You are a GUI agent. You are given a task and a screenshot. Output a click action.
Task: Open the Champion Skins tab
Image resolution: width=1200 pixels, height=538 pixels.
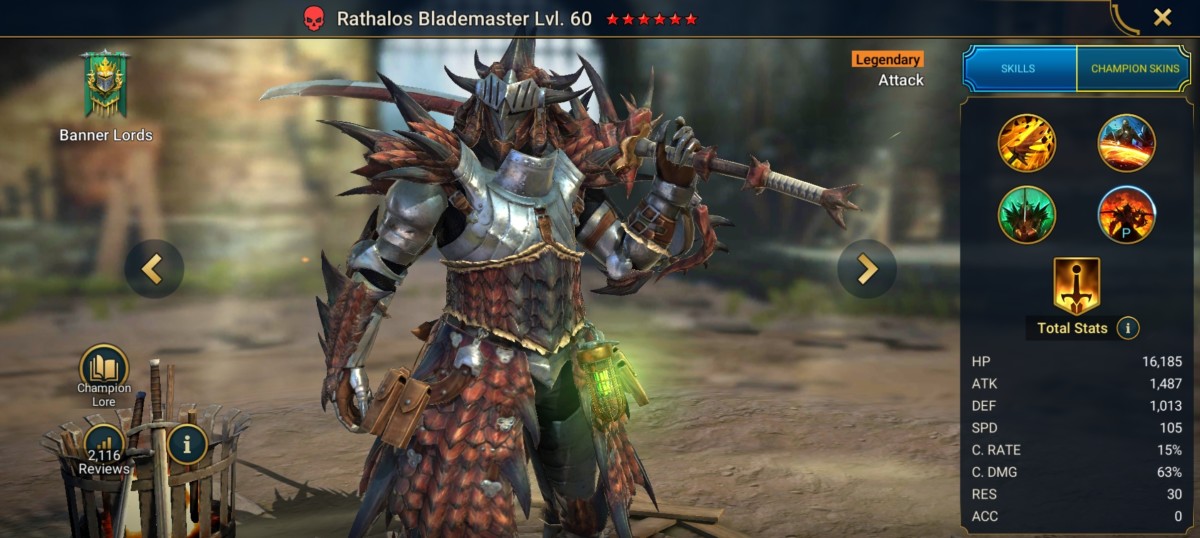pos(1133,69)
